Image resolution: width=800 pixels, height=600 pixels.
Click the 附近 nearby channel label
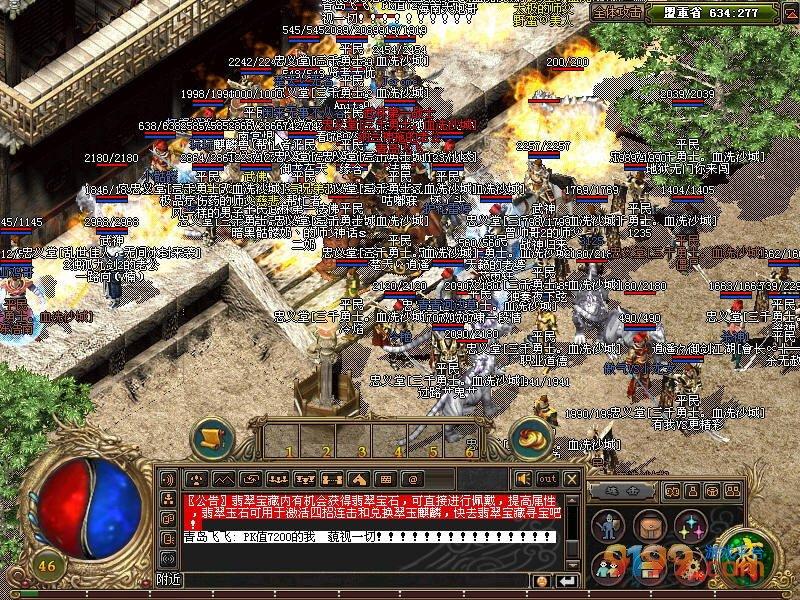click(168, 580)
